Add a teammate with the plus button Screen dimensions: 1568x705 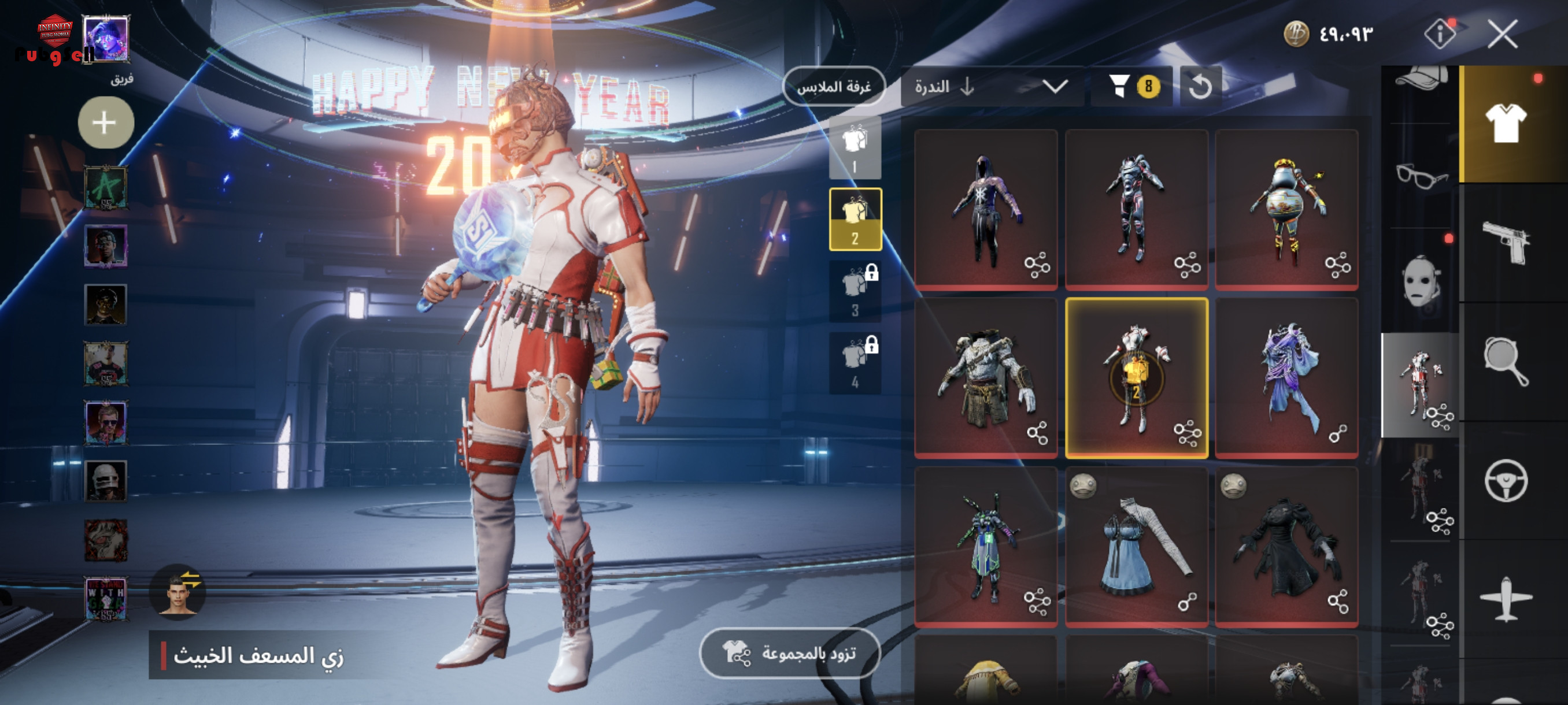[x=105, y=123]
